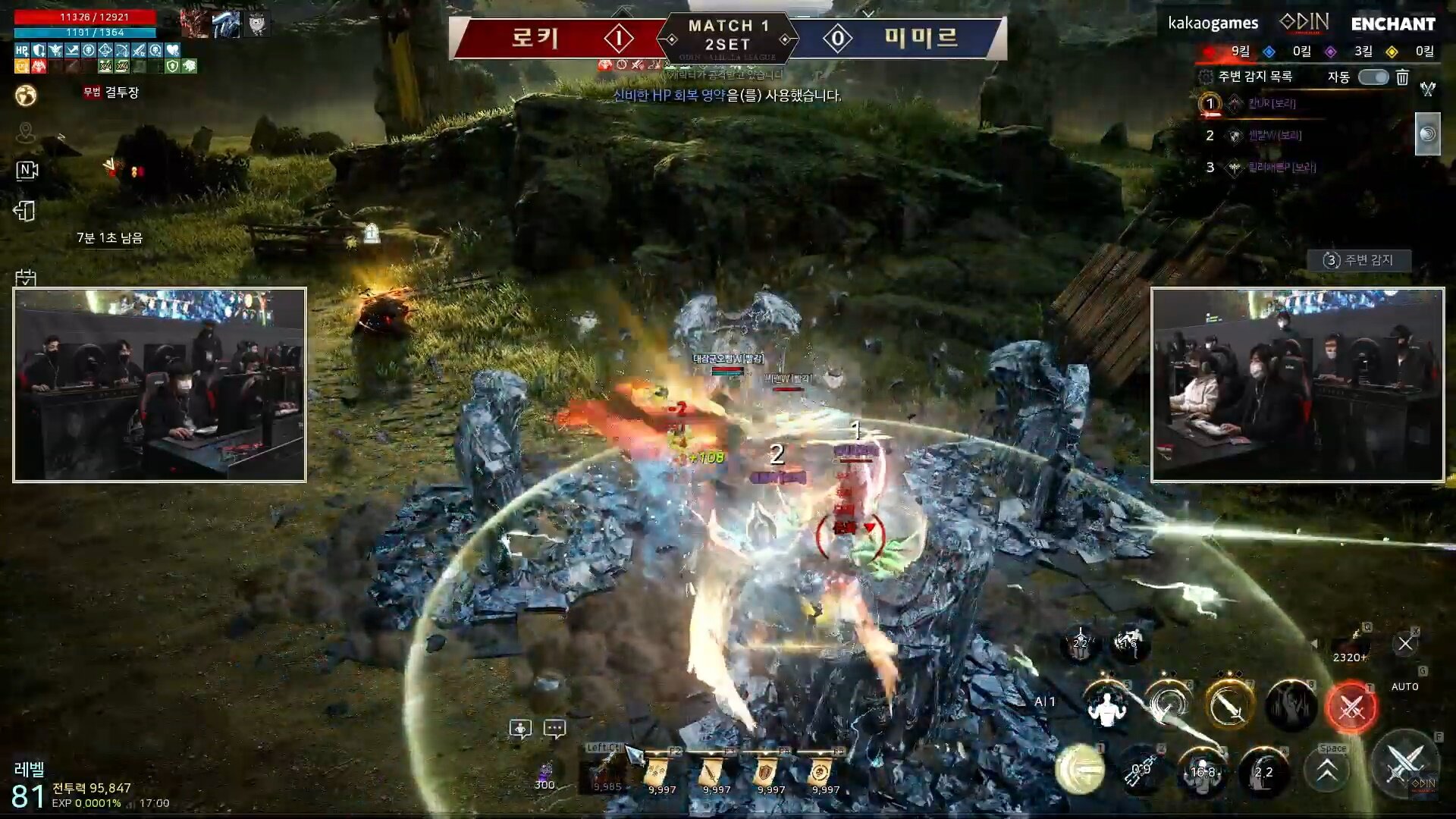This screenshot has height=819, width=1456.
Task: Open the chat speech bubble with dots
Action: [x=554, y=729]
